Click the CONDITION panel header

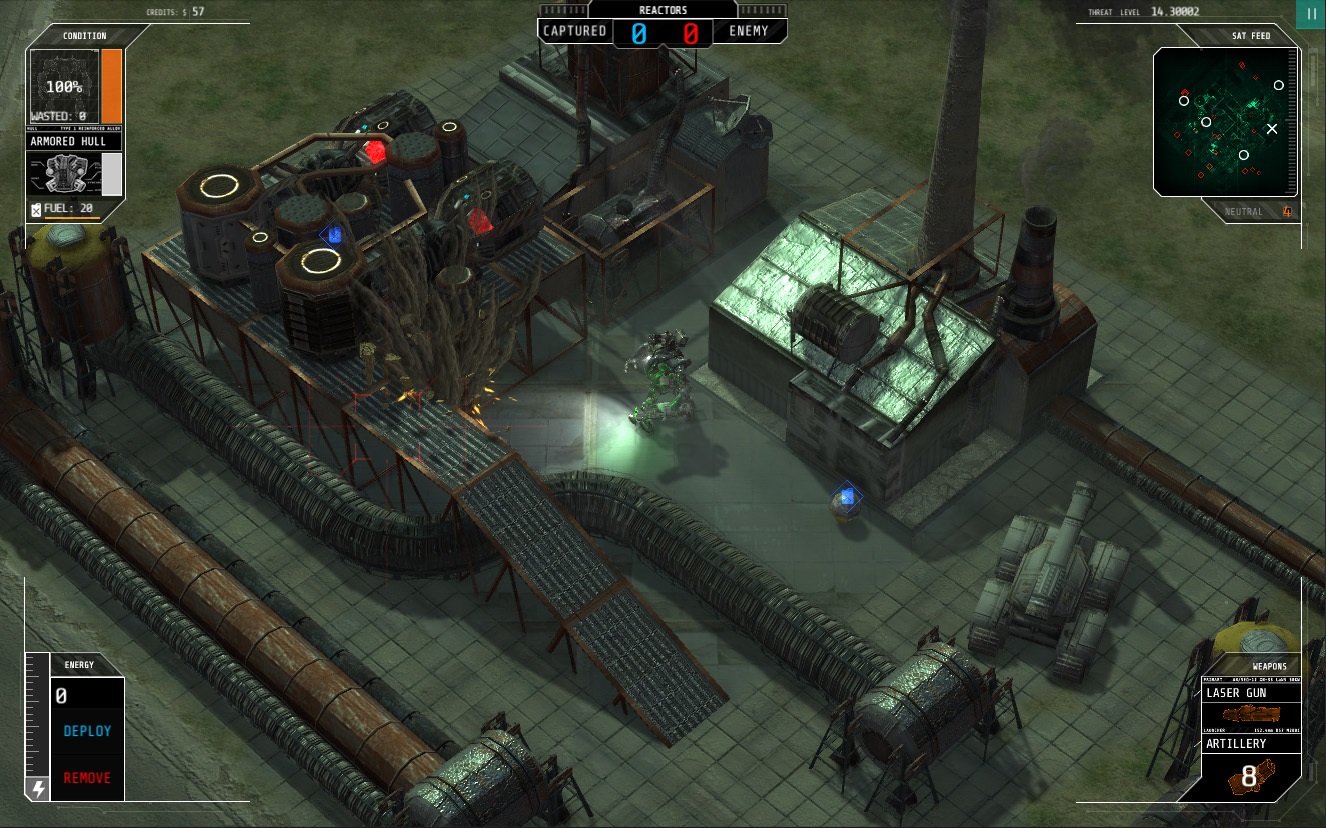point(85,36)
